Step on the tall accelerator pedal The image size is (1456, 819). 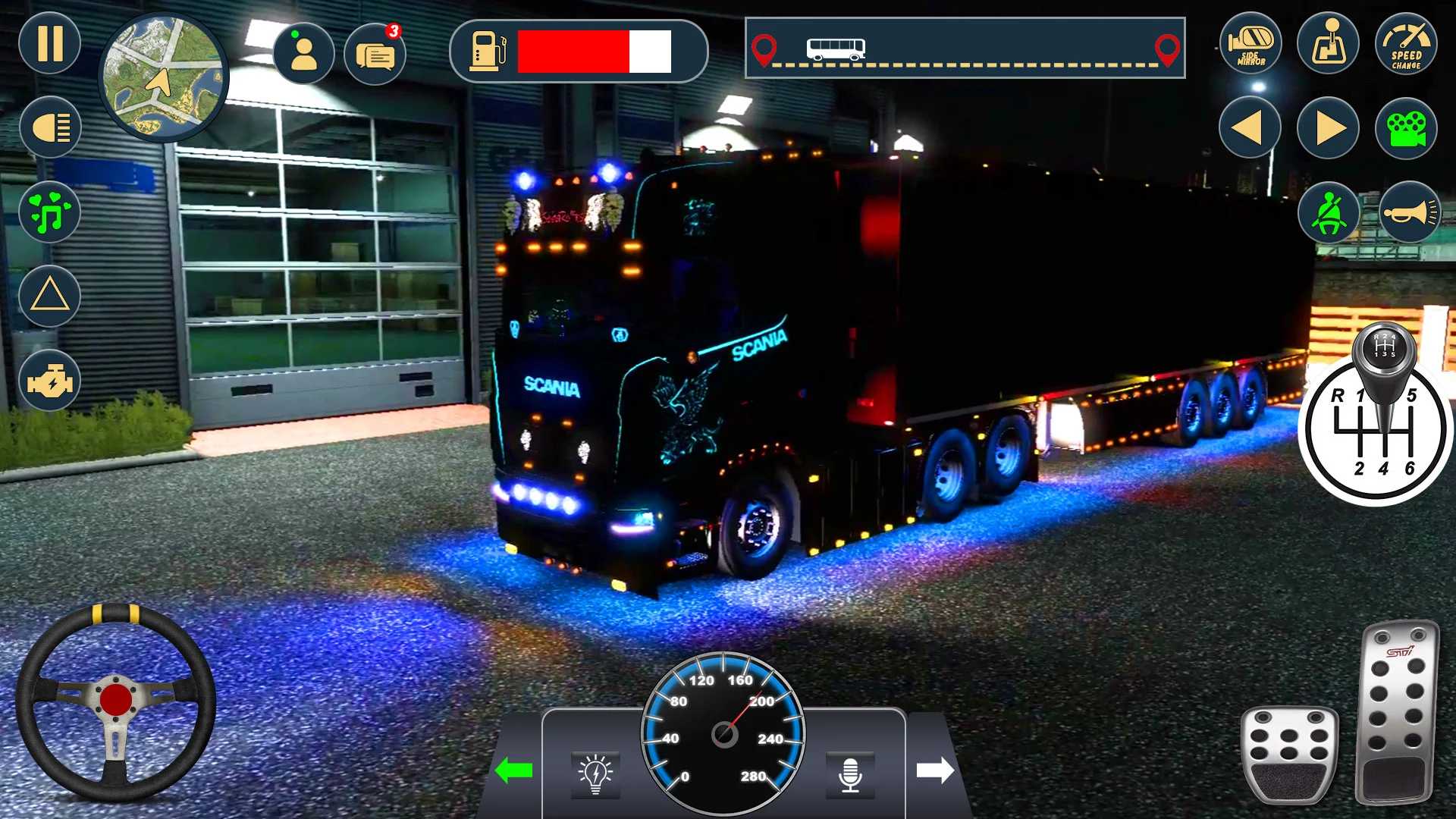click(x=1396, y=713)
